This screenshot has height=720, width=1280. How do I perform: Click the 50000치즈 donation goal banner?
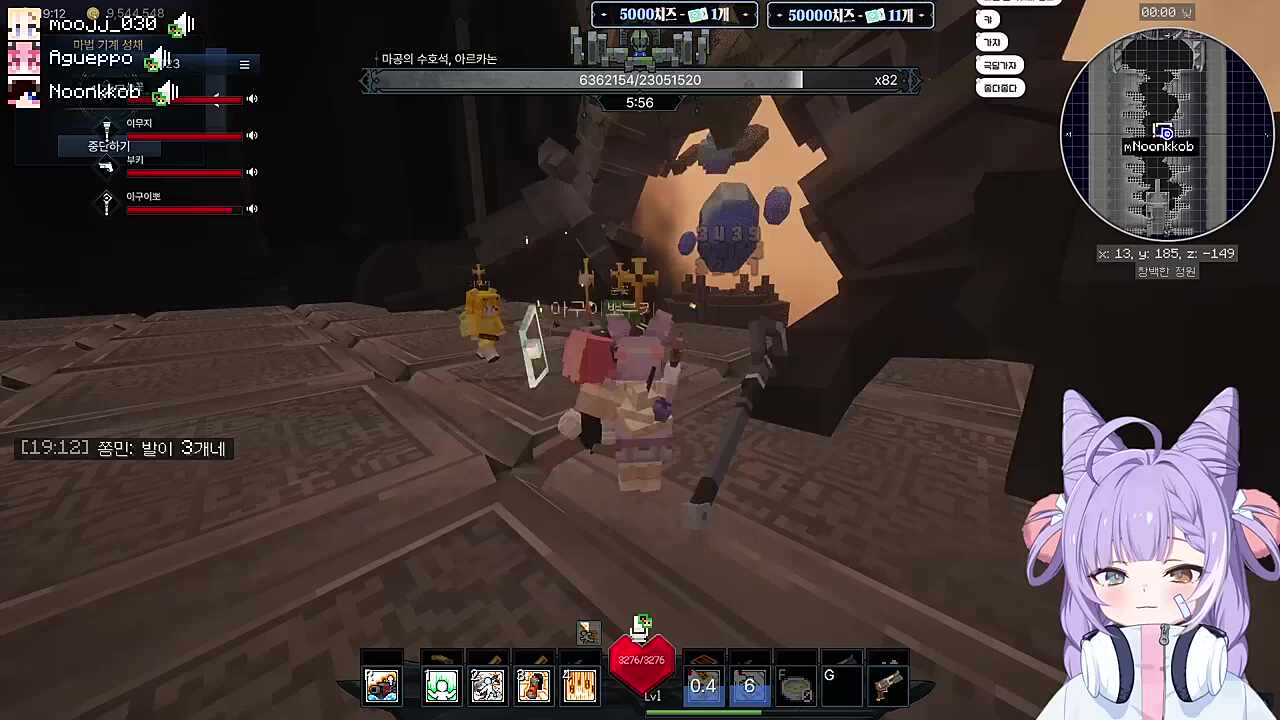850,15
